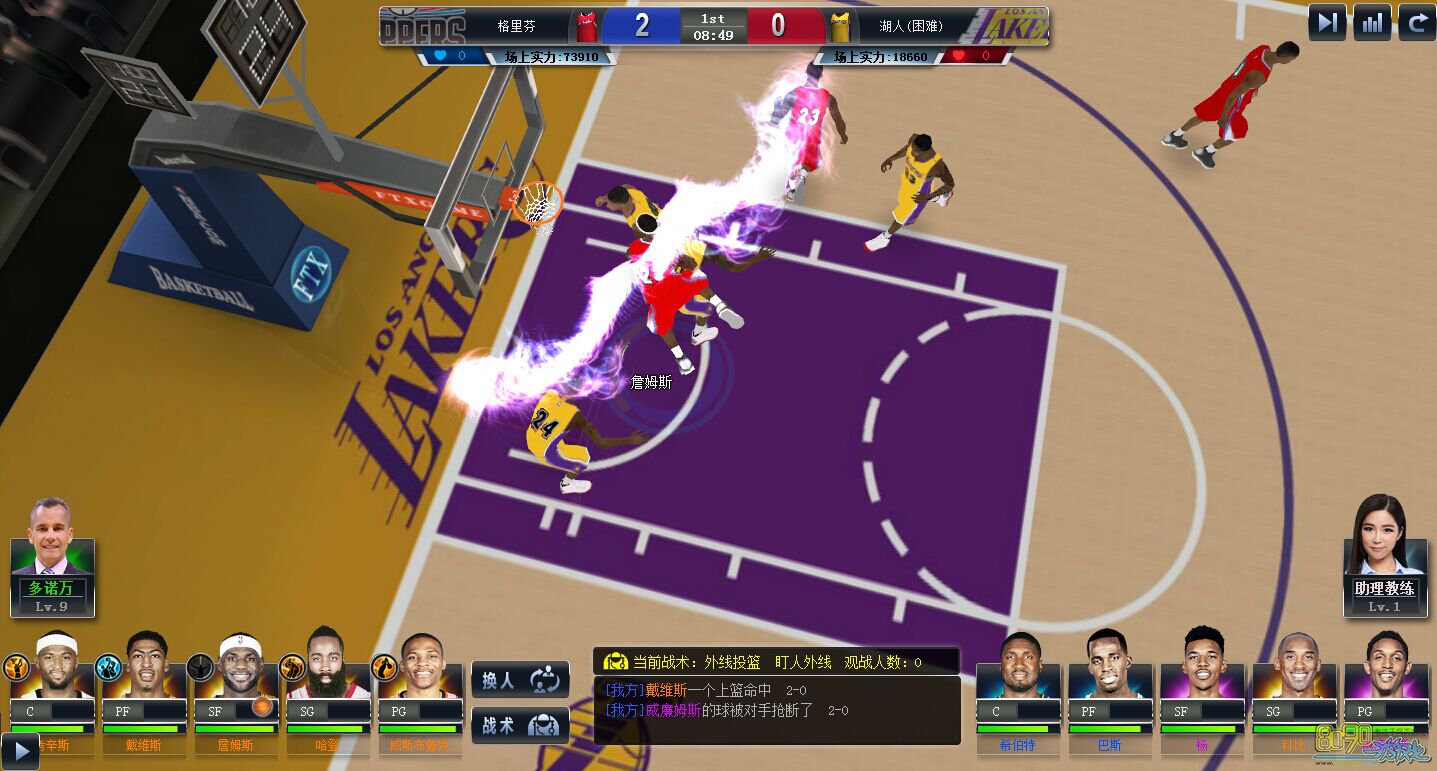1437x771 pixels.
Task: Skip to the end of the match
Action: pos(1327,22)
